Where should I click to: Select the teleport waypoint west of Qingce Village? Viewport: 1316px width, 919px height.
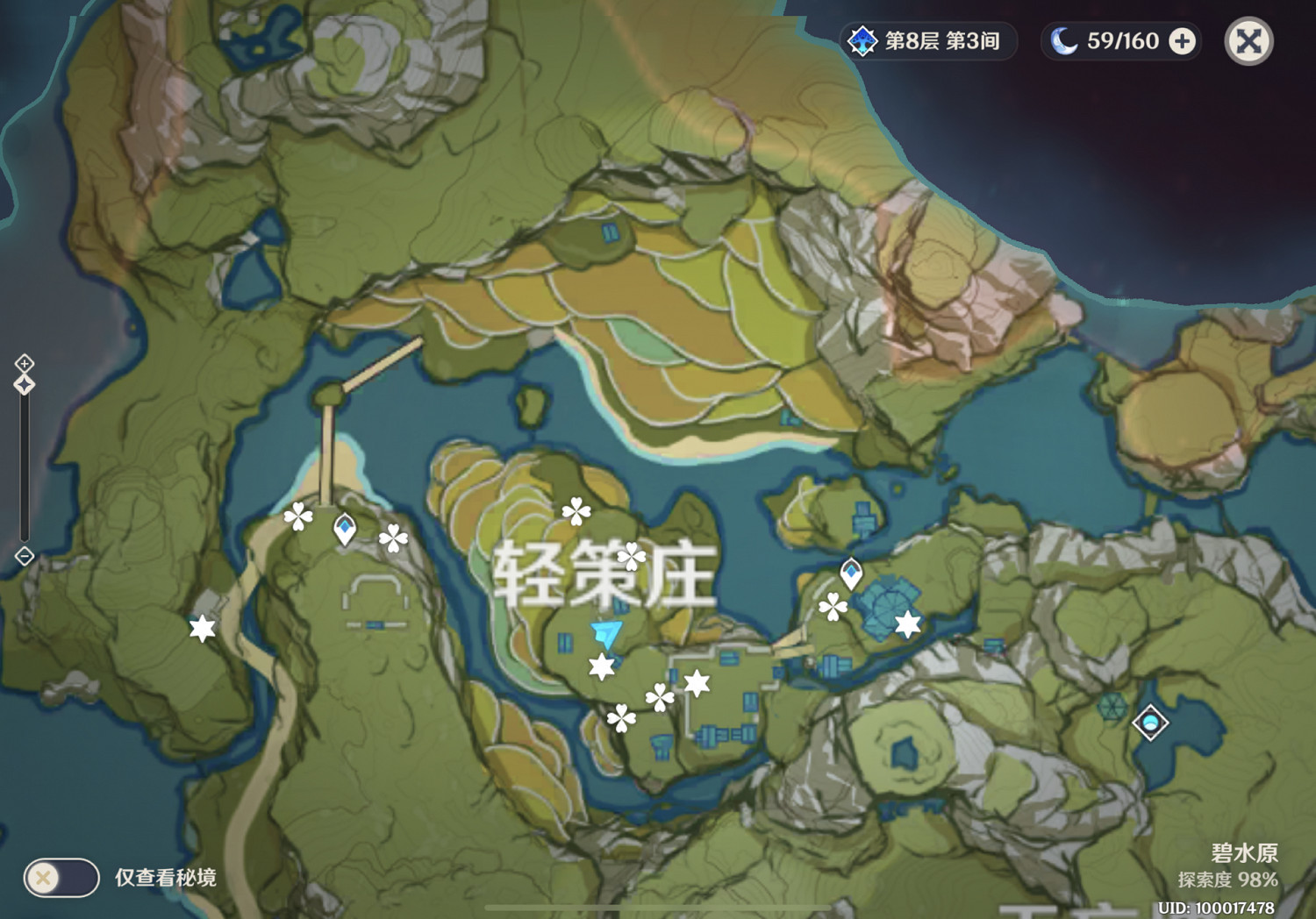(x=345, y=525)
